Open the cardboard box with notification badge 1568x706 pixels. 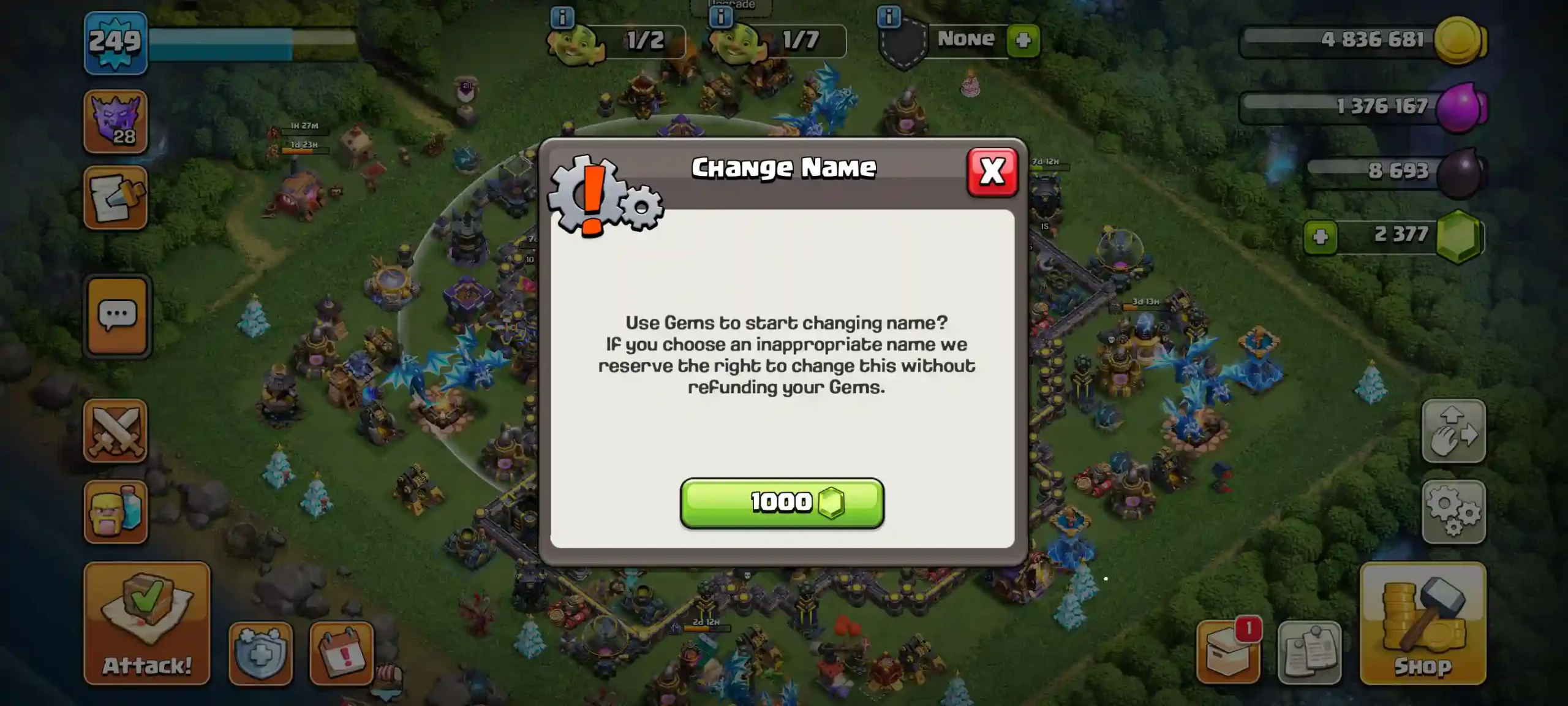pos(1228,653)
